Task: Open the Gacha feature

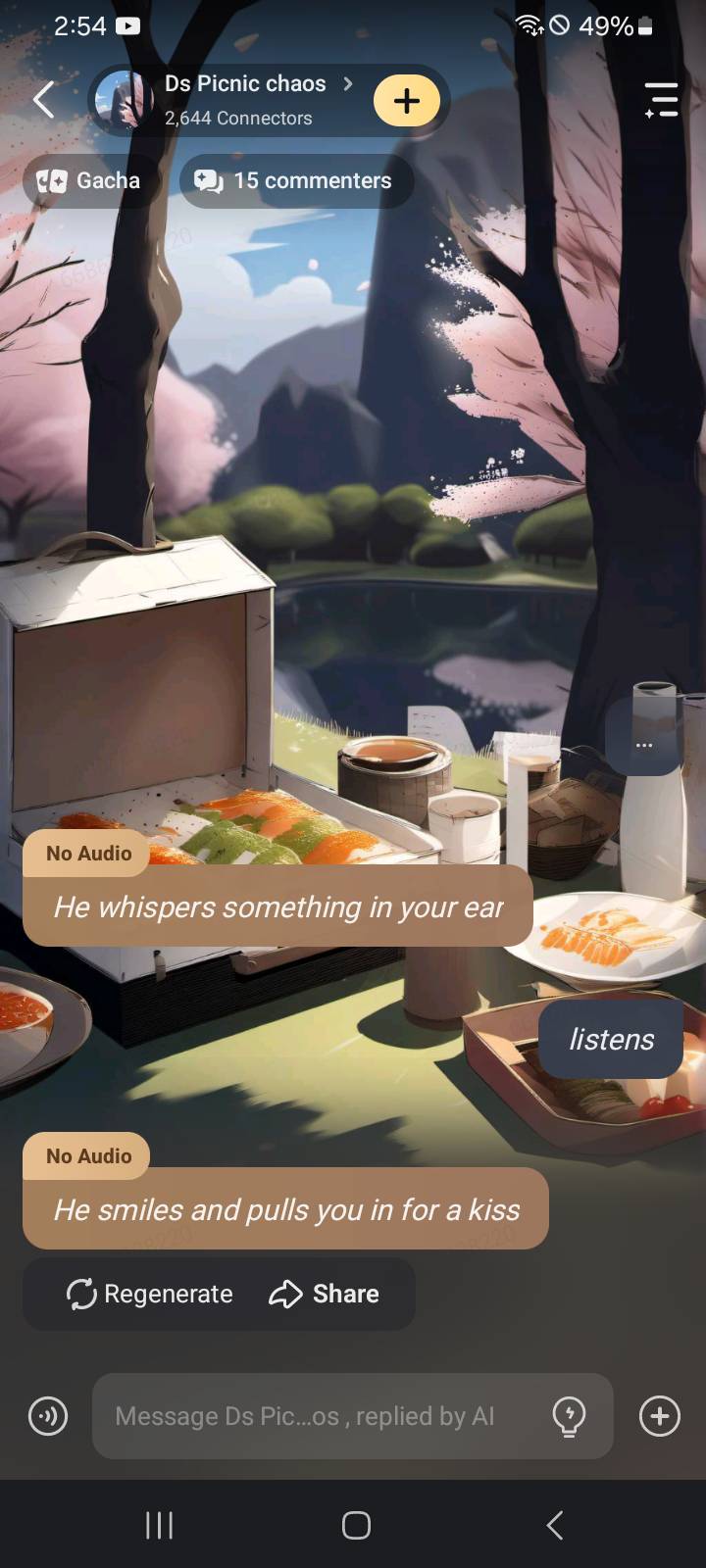Action: coord(89,180)
